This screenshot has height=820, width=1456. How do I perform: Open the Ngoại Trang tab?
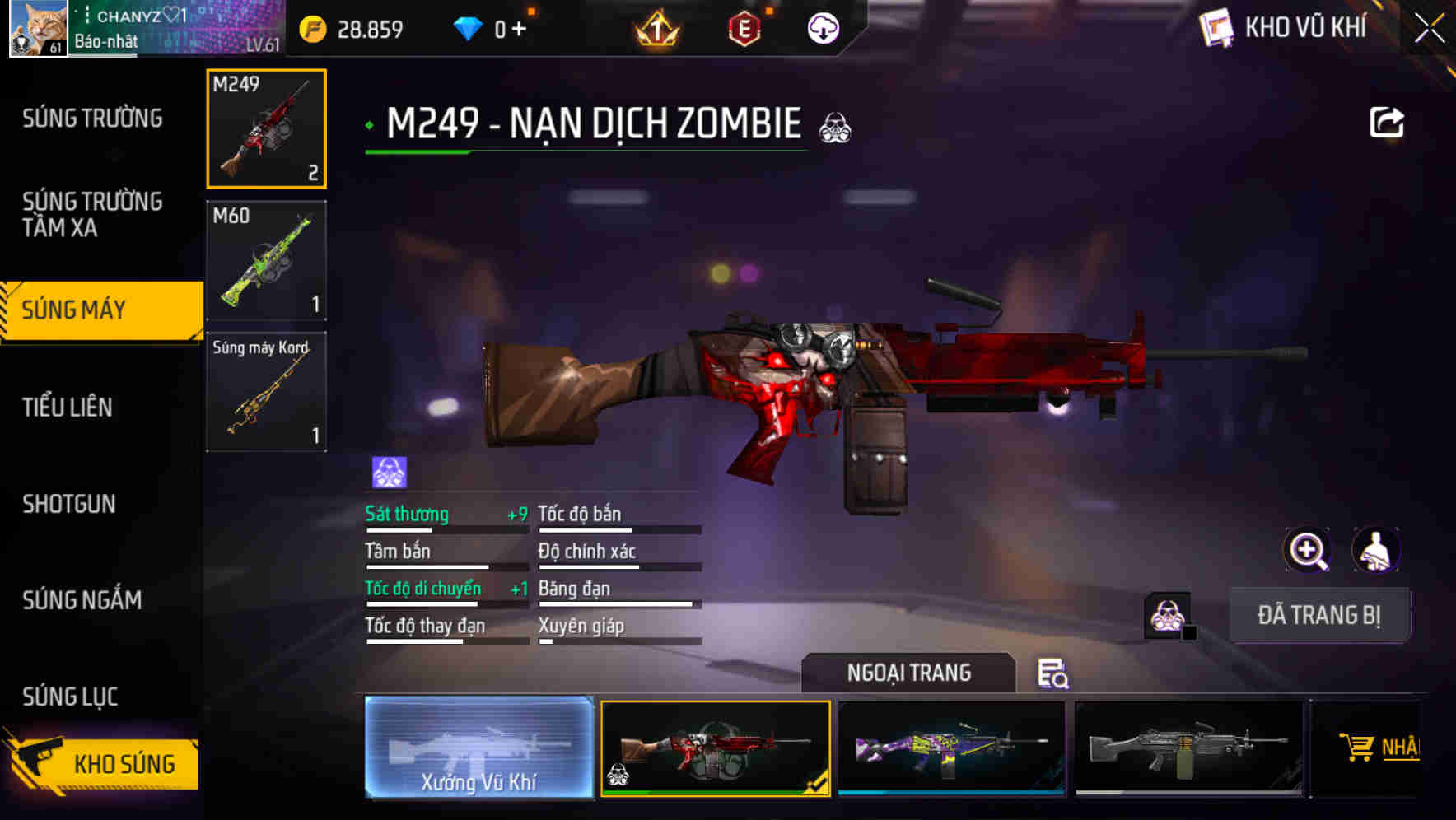(x=909, y=672)
